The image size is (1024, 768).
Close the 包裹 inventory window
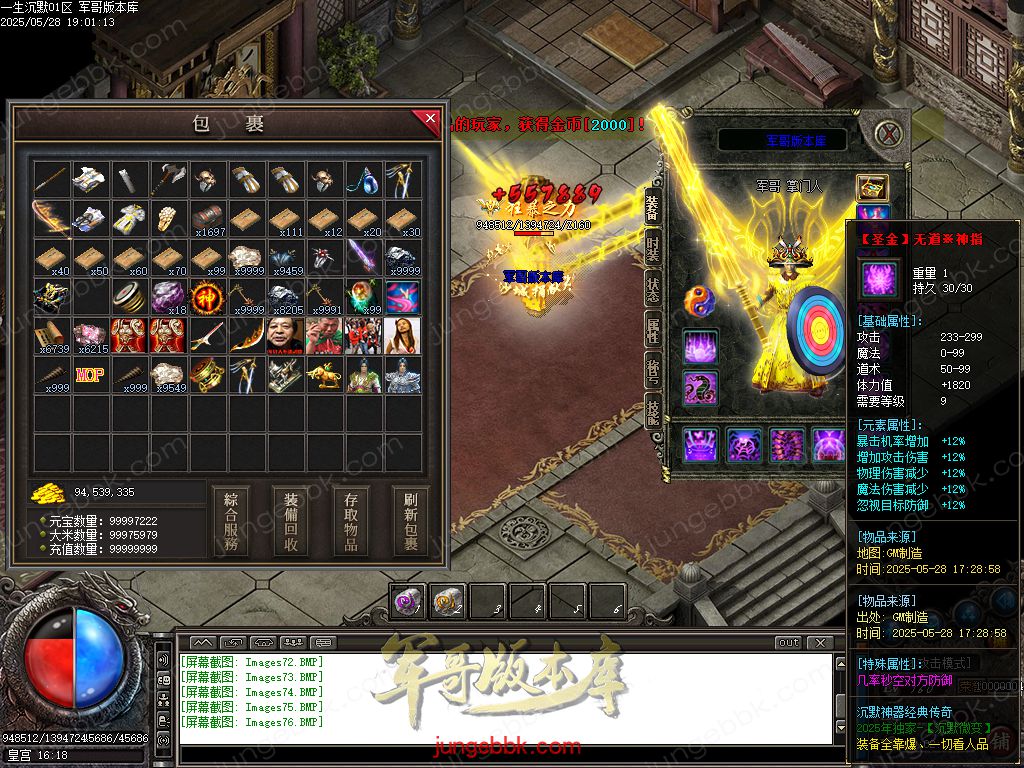429,120
